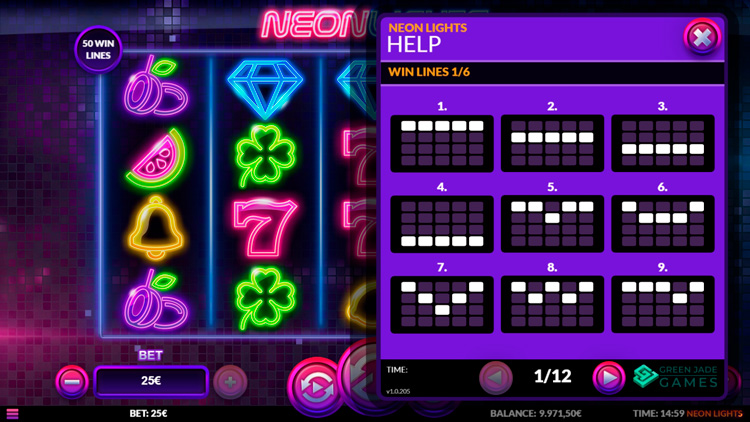750x422 pixels.
Task: Go back to the previous help page
Action: (x=496, y=377)
